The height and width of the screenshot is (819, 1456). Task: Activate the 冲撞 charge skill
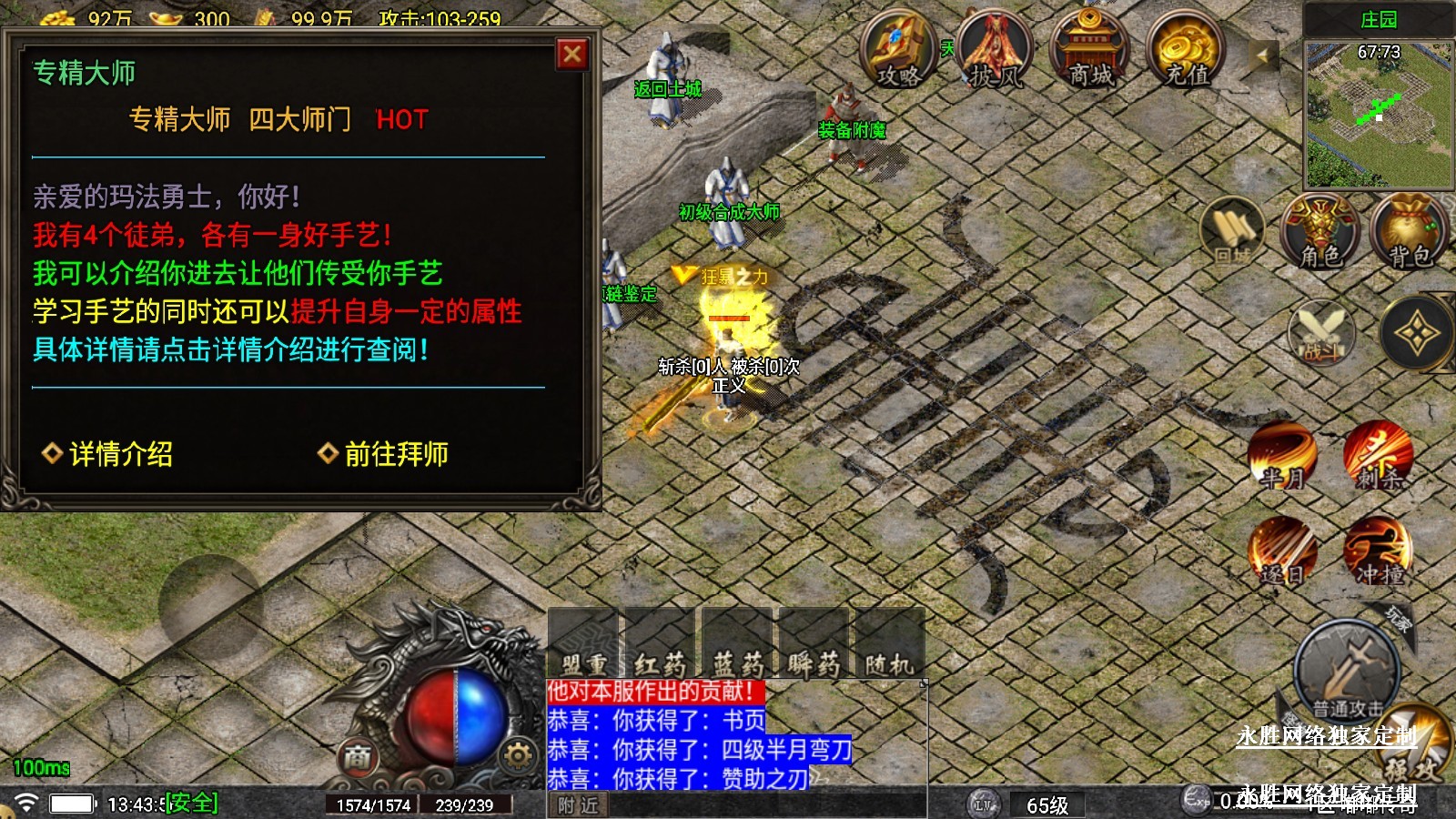[1379, 551]
